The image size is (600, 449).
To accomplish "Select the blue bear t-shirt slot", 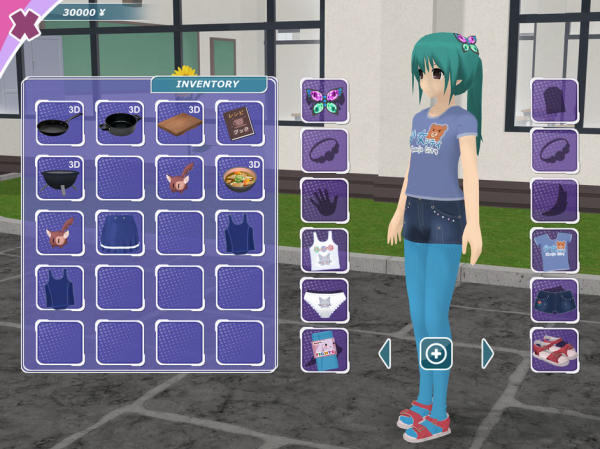I will coord(554,251).
